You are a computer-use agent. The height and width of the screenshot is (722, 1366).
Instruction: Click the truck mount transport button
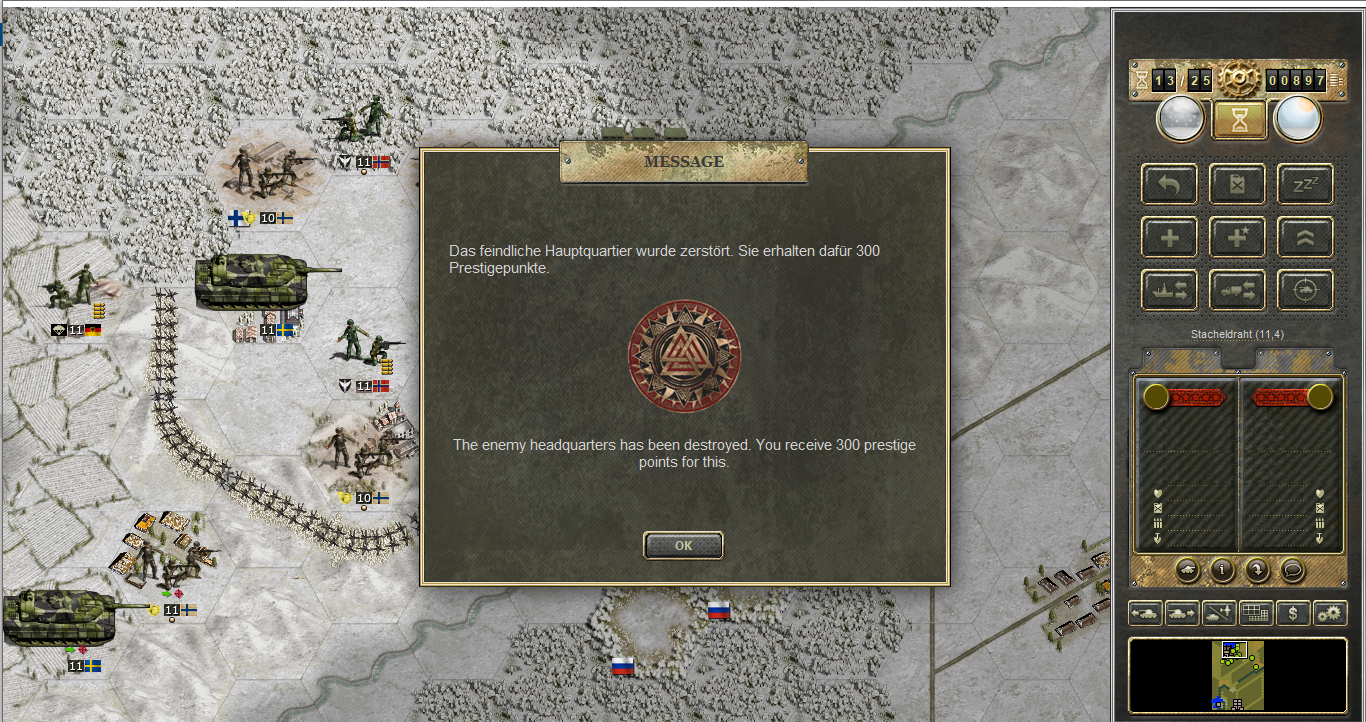pos(1238,290)
